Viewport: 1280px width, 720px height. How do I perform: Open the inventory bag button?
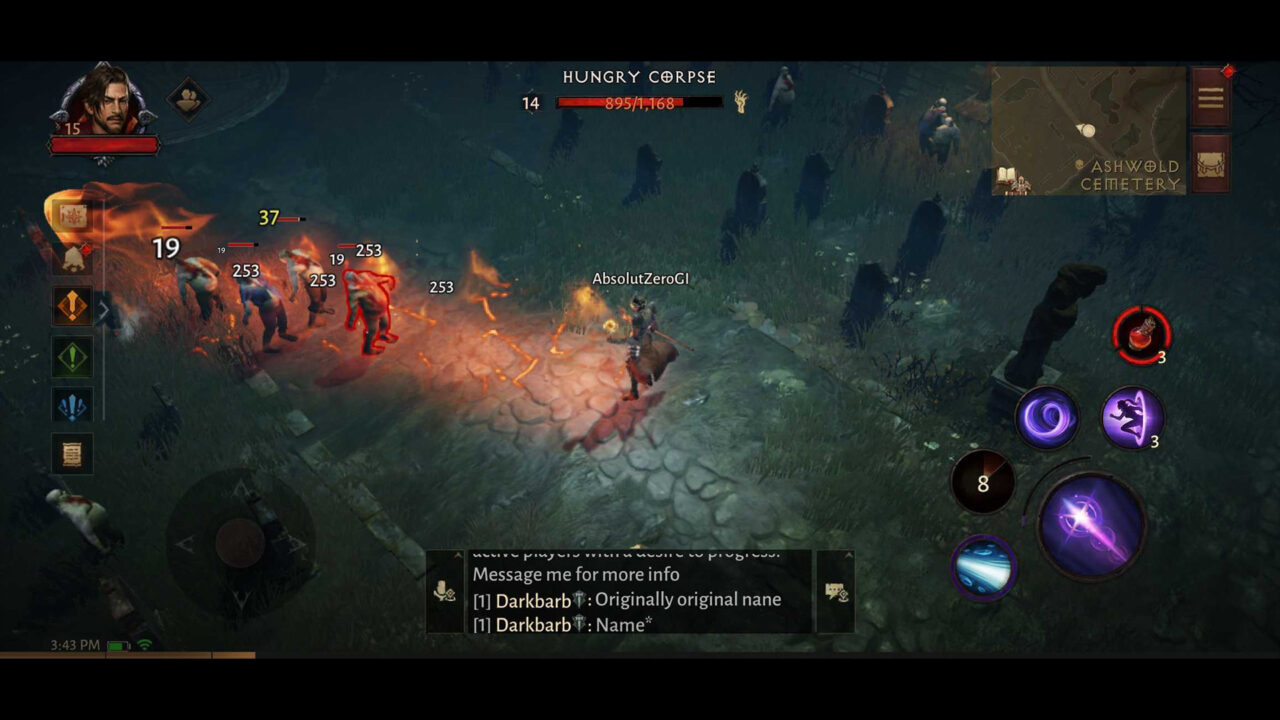[1210, 163]
